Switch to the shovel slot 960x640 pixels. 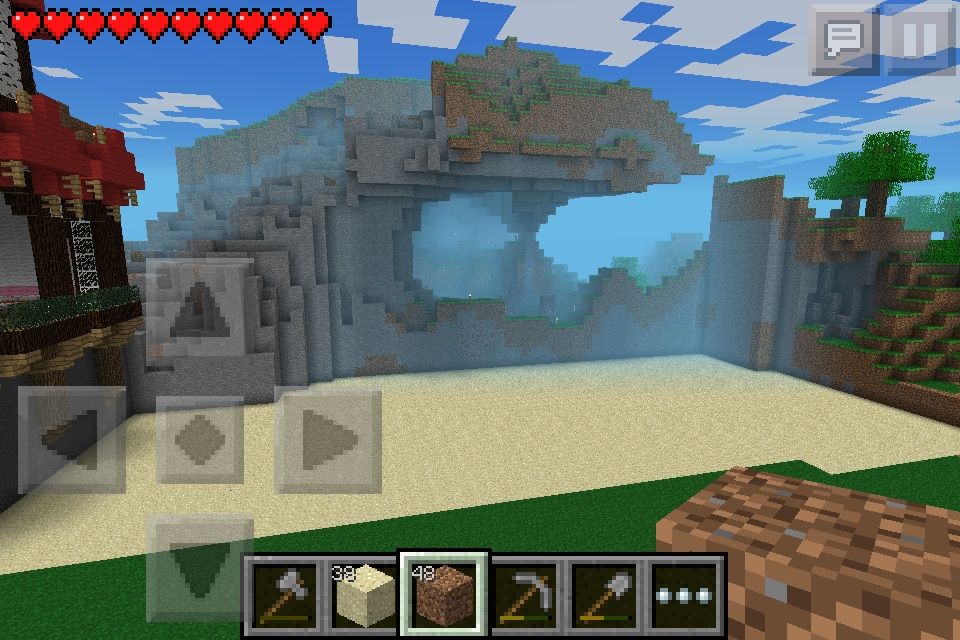coord(605,596)
